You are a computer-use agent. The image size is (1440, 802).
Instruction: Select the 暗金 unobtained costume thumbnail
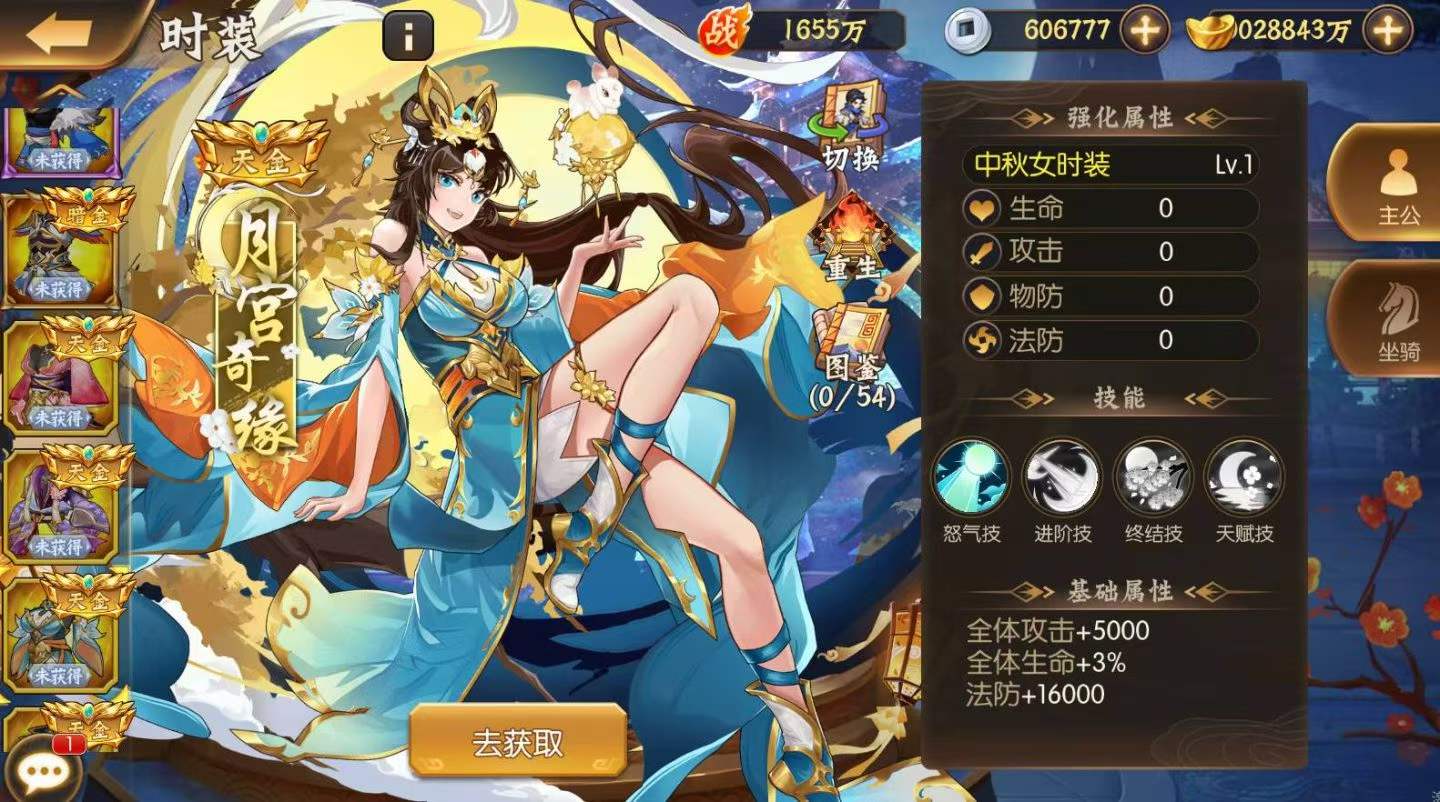[58, 255]
